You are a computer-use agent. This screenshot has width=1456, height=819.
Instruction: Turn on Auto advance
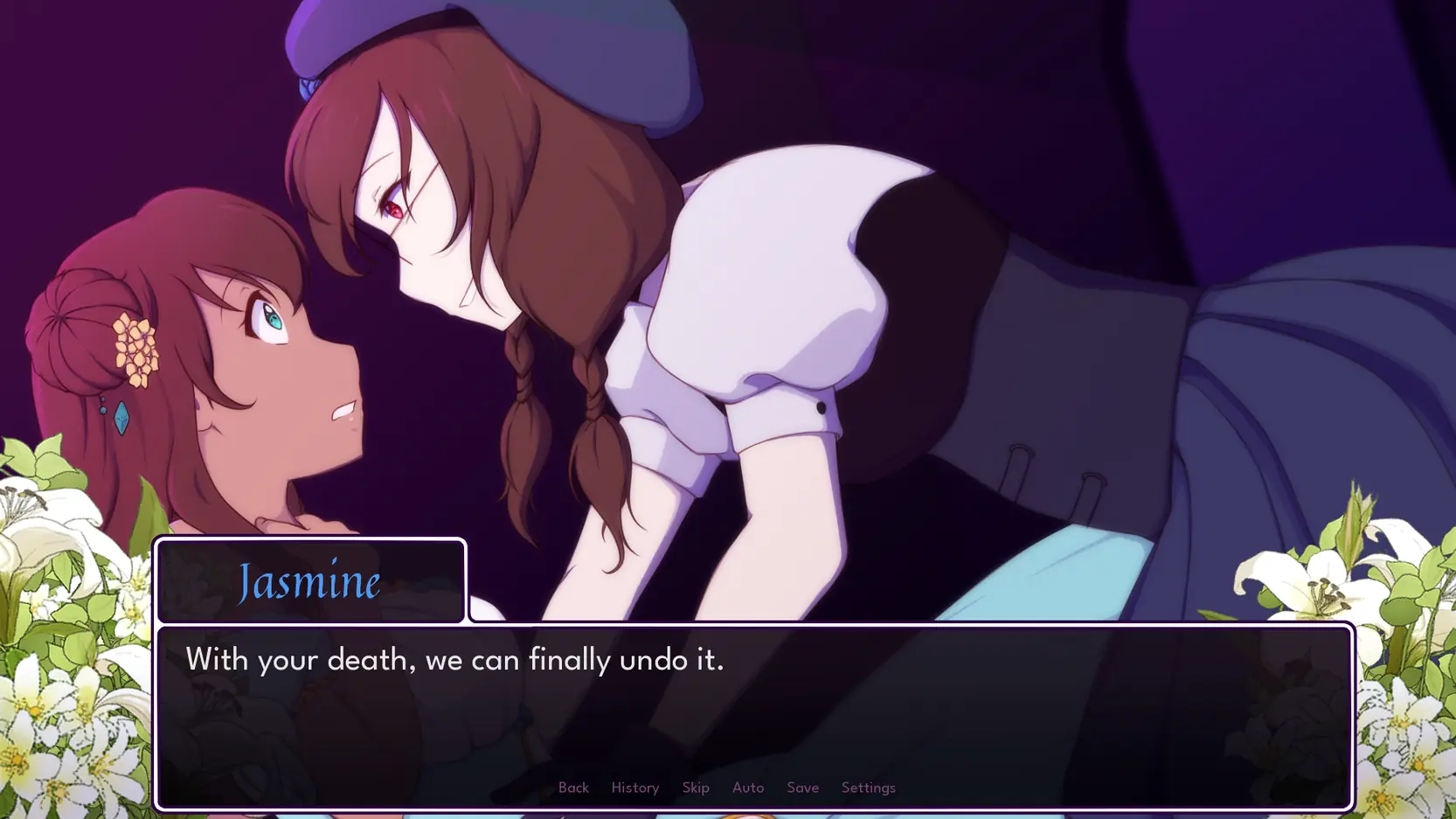click(748, 788)
